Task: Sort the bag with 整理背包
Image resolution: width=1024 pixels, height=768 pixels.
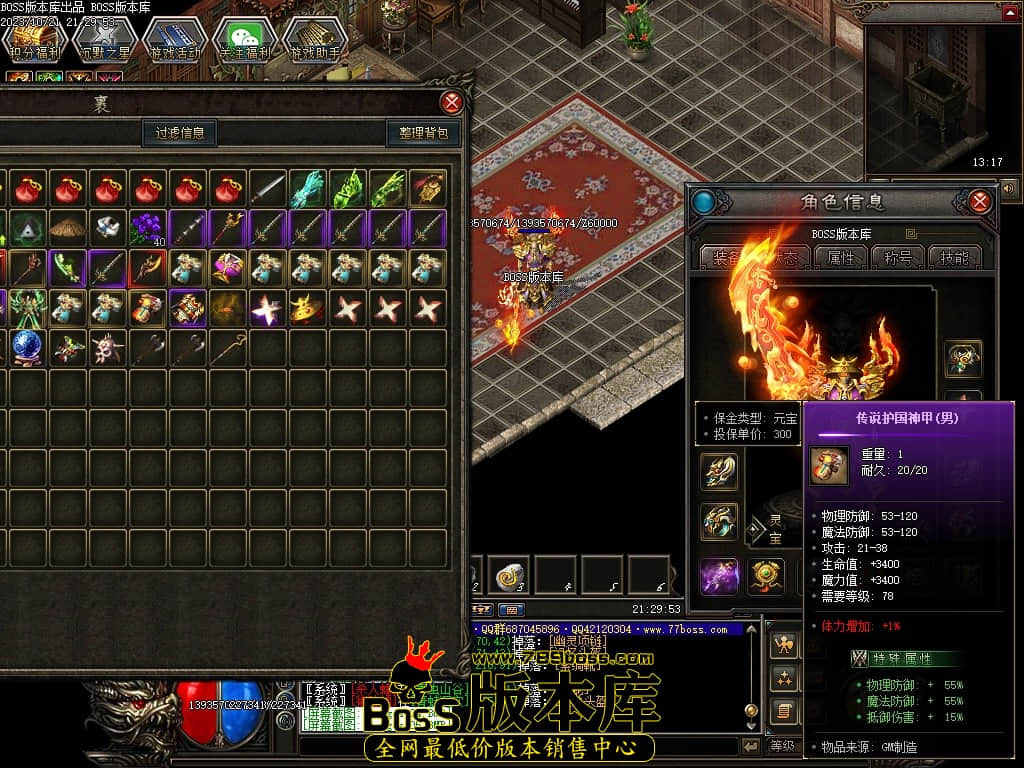Action: (x=423, y=133)
